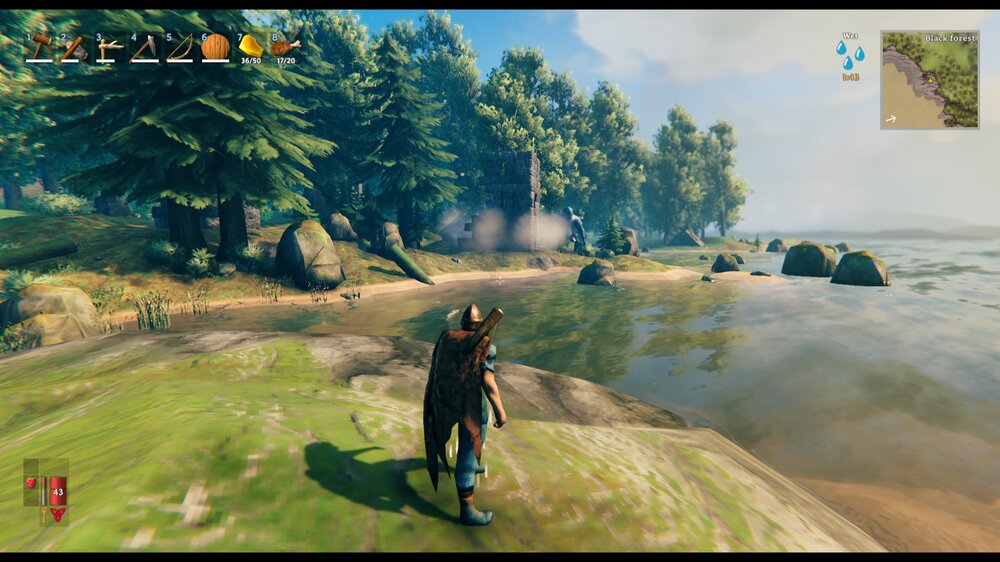
Task: Select the hammer in hotbar slot 1
Action: [39, 46]
